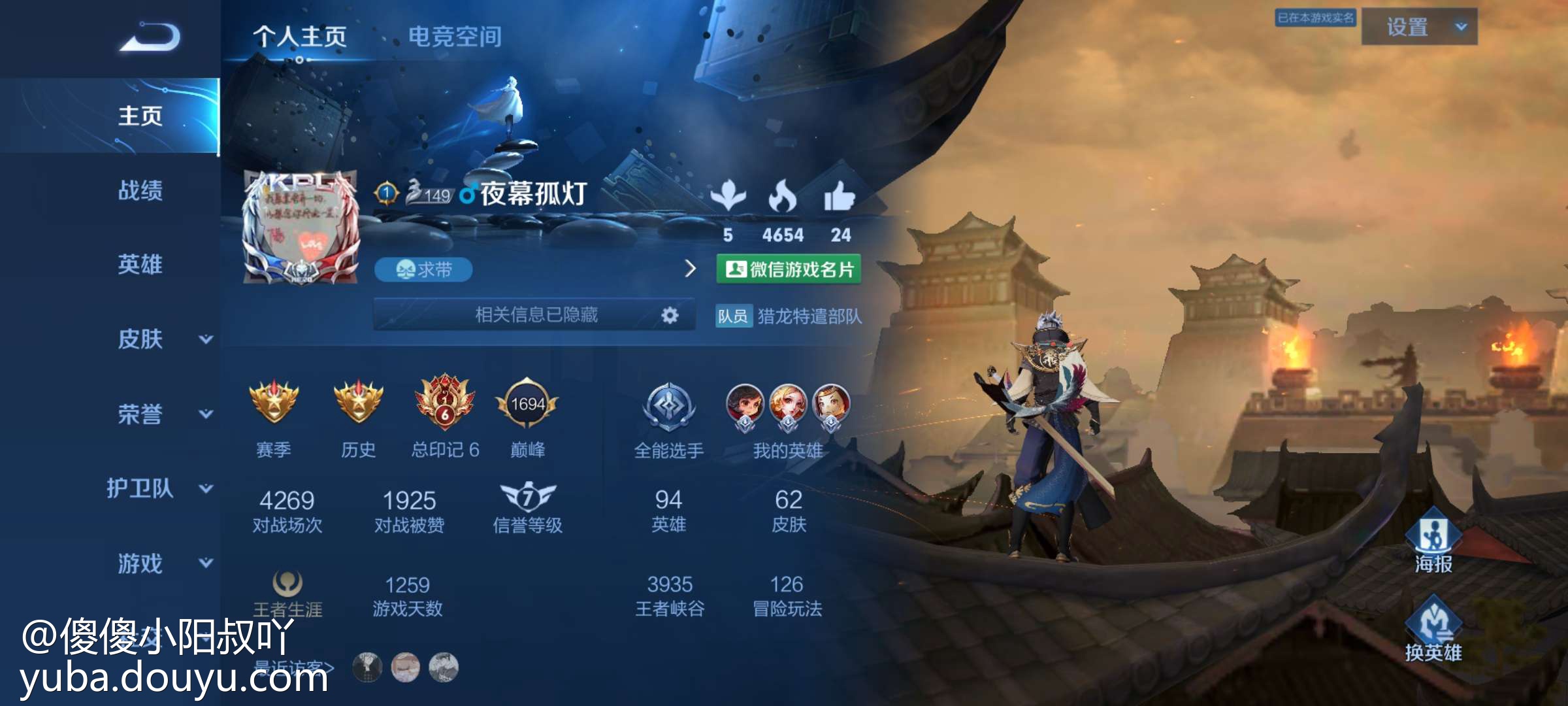The width and height of the screenshot is (1568, 706).
Task: Open the 设置 dropdown
Action: point(1419,27)
